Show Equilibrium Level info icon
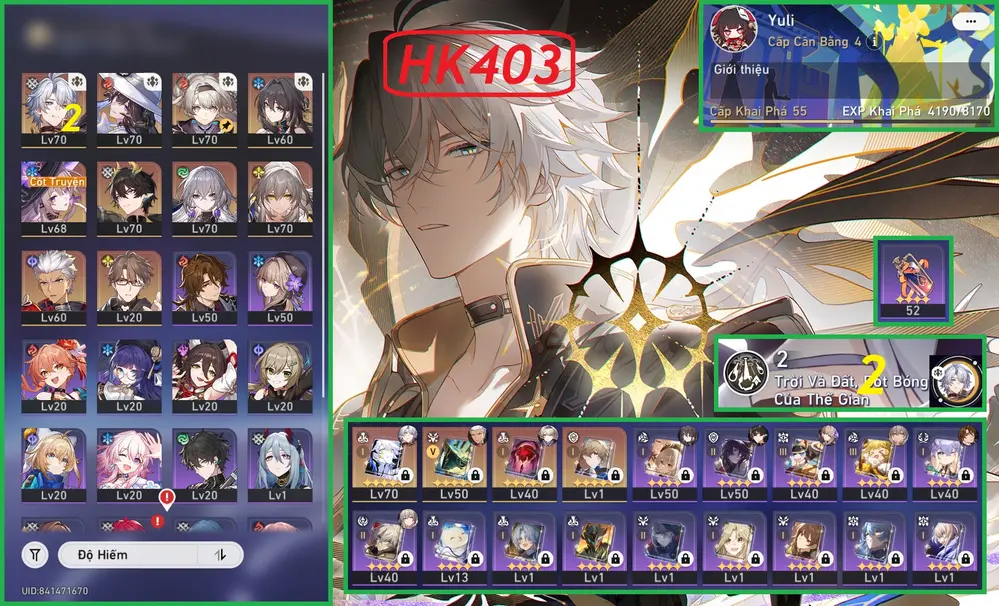 pos(875,42)
